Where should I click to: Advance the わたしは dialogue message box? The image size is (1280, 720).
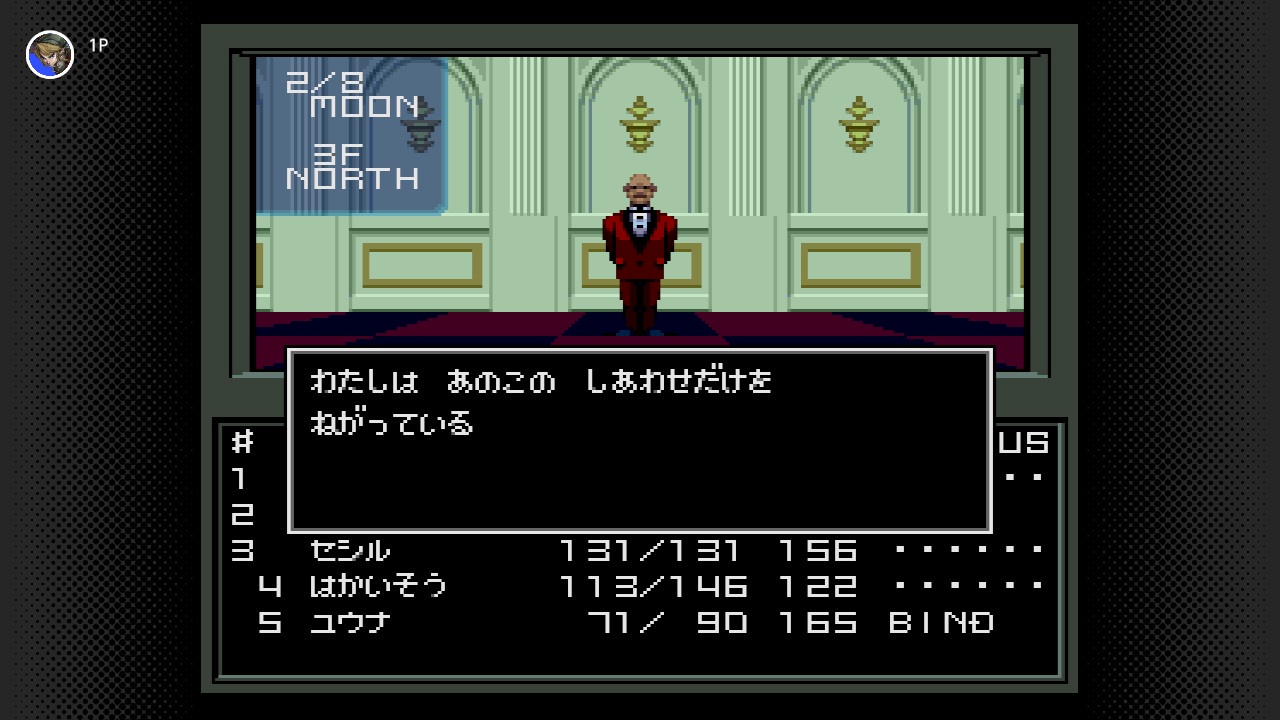pos(639,440)
